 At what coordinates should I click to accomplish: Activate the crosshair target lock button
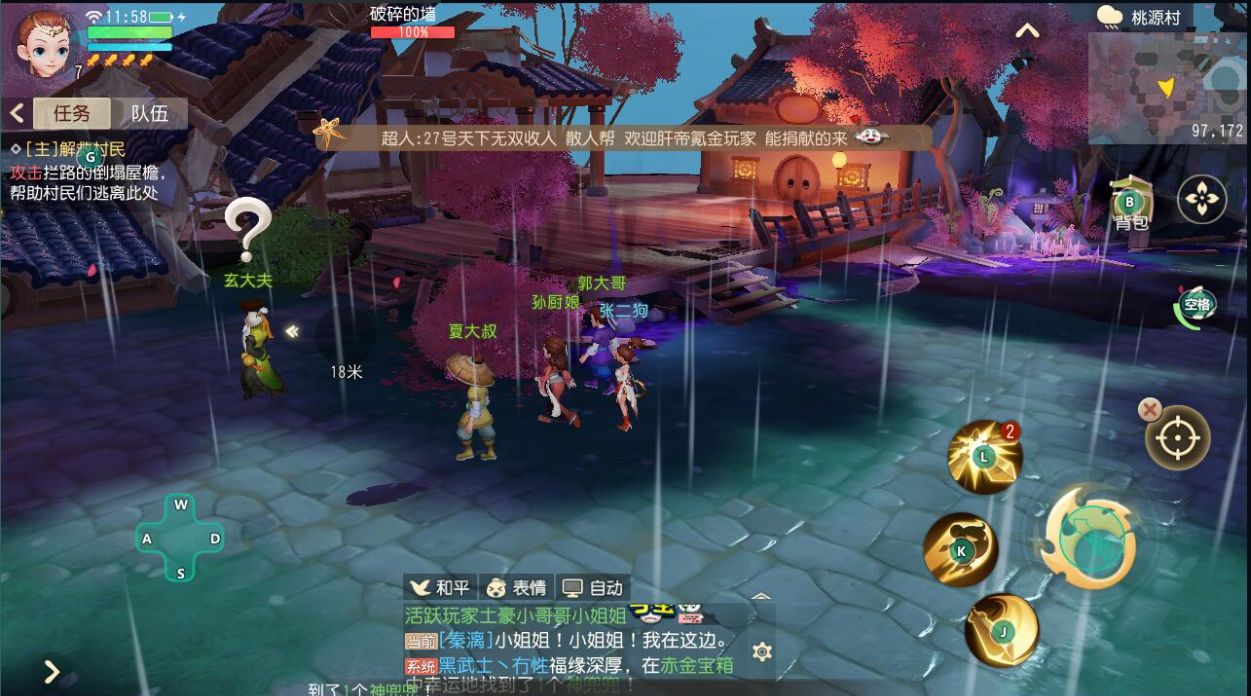coord(1178,438)
